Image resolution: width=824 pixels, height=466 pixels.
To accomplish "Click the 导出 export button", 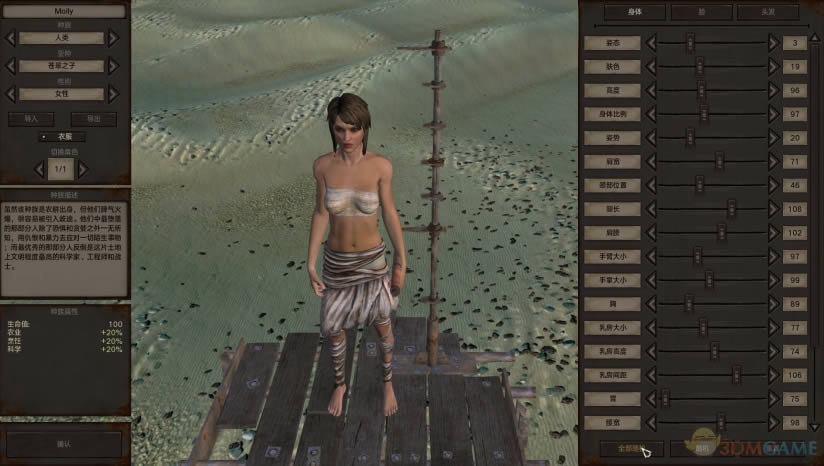I will [93, 119].
